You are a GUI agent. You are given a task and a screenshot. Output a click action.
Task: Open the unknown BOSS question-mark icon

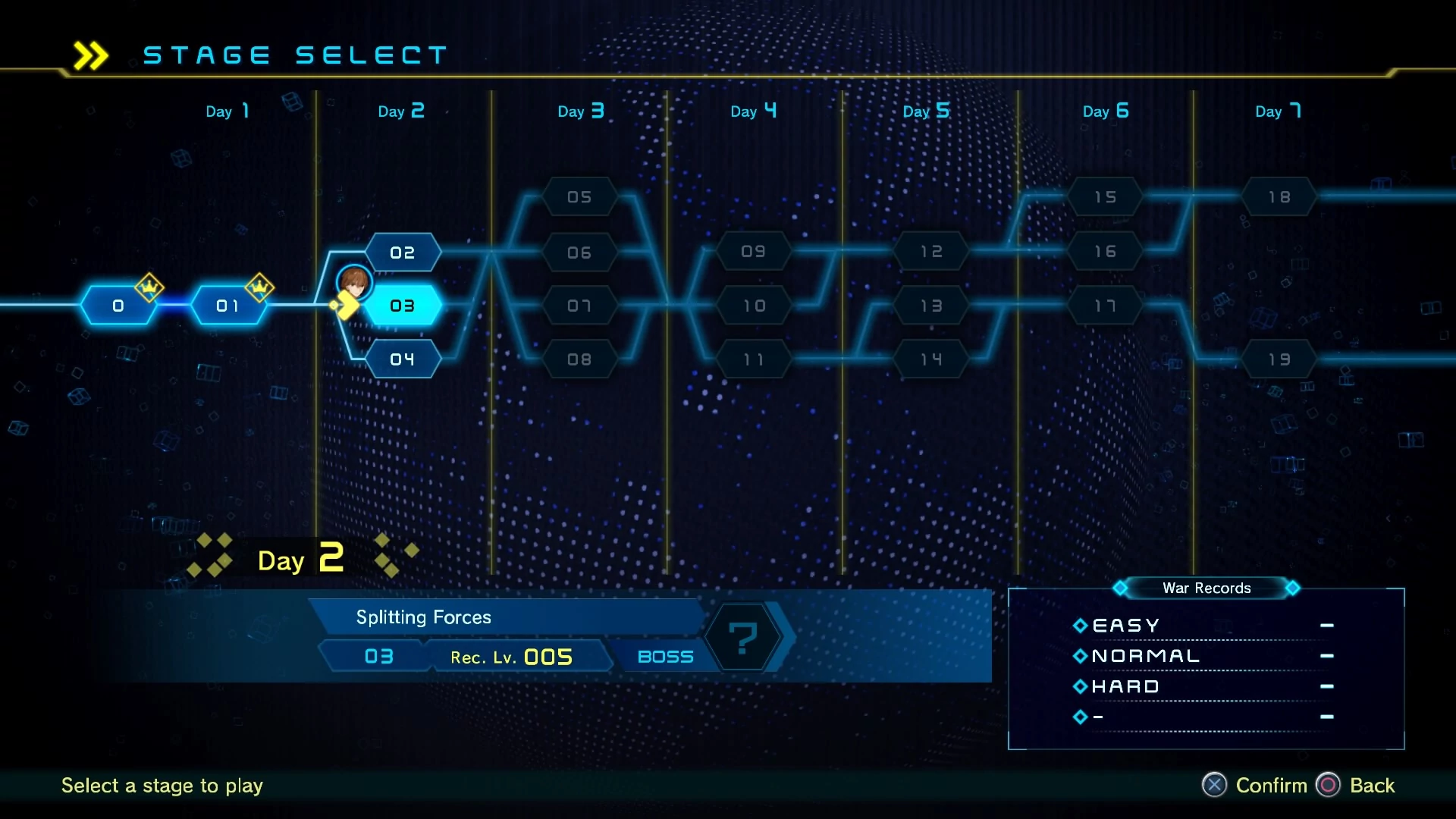743,637
